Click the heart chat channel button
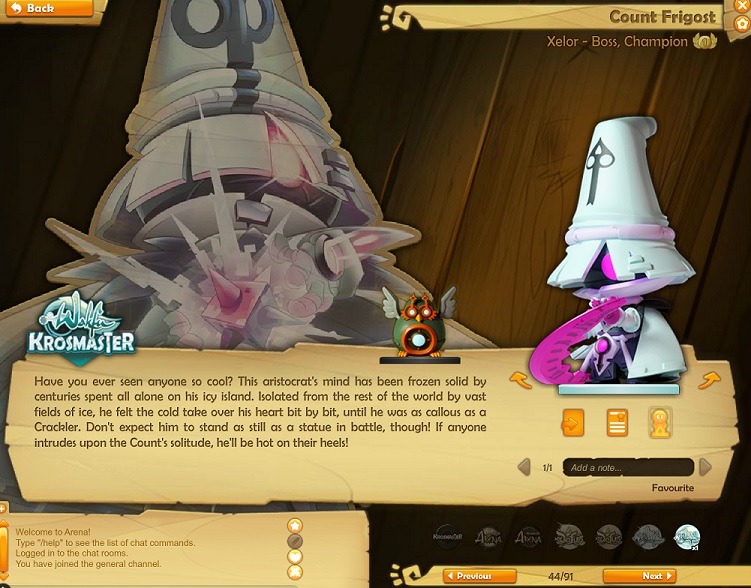751x588 pixels. 295,556
